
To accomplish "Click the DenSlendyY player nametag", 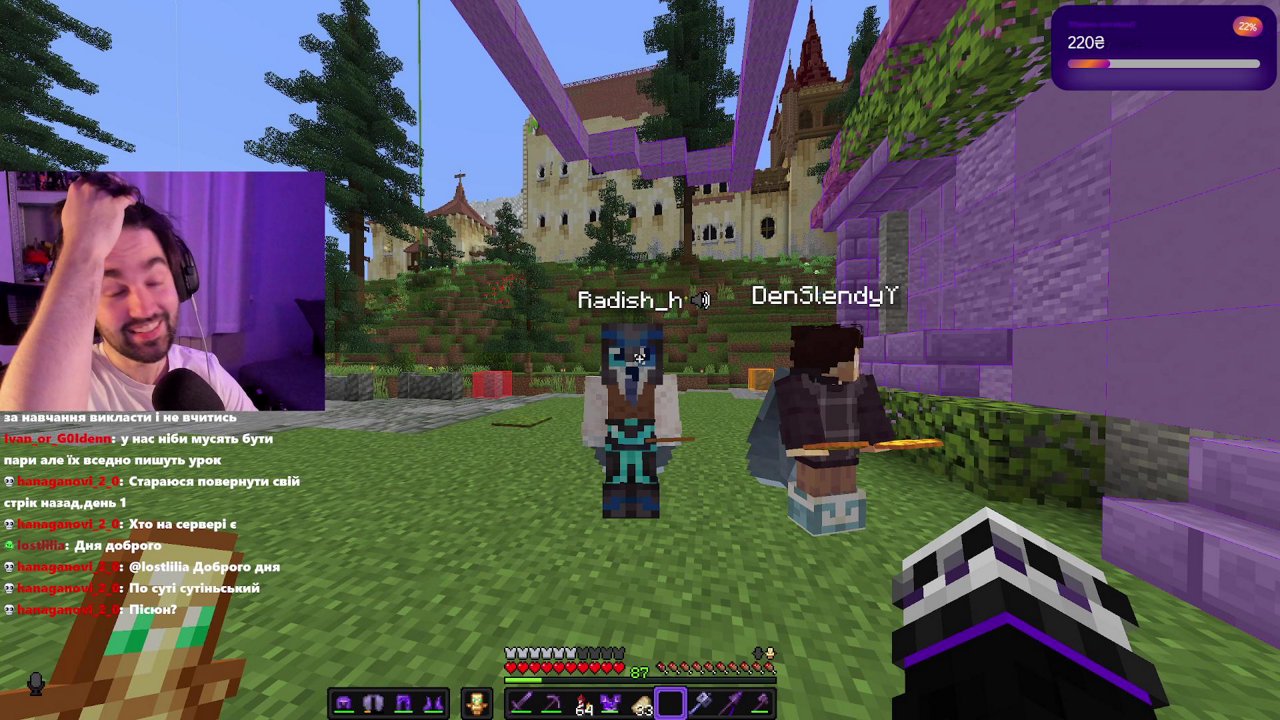I will 825,294.
